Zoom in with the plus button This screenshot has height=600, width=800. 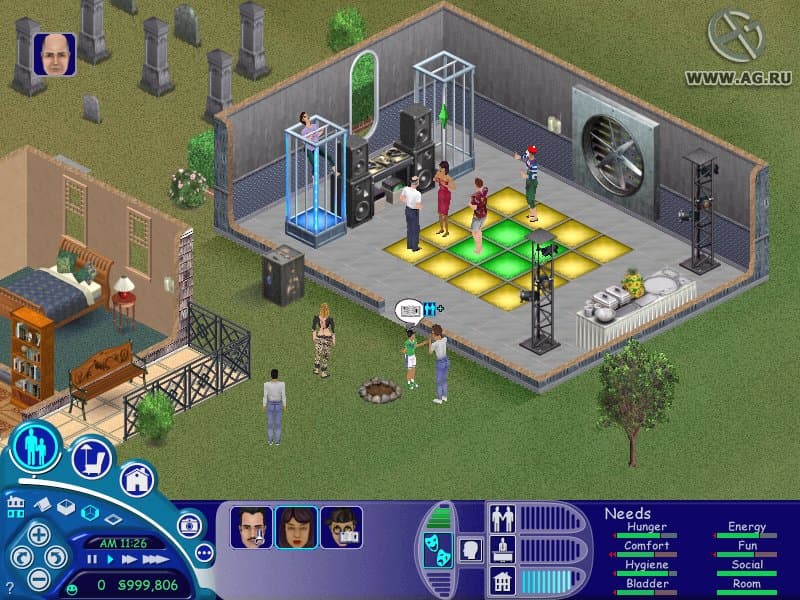tap(38, 534)
